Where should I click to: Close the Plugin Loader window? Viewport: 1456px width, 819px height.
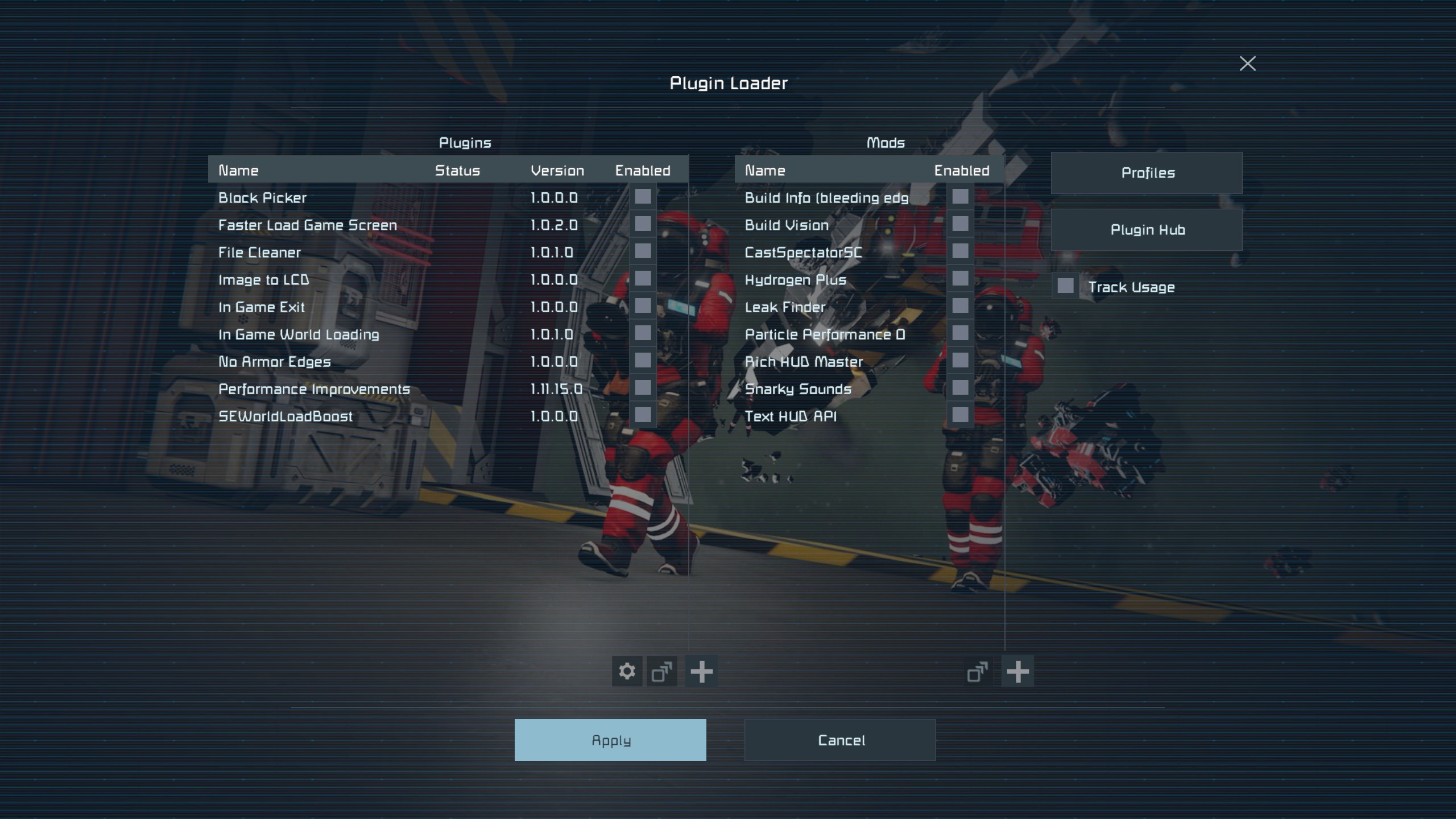pos(1247,64)
